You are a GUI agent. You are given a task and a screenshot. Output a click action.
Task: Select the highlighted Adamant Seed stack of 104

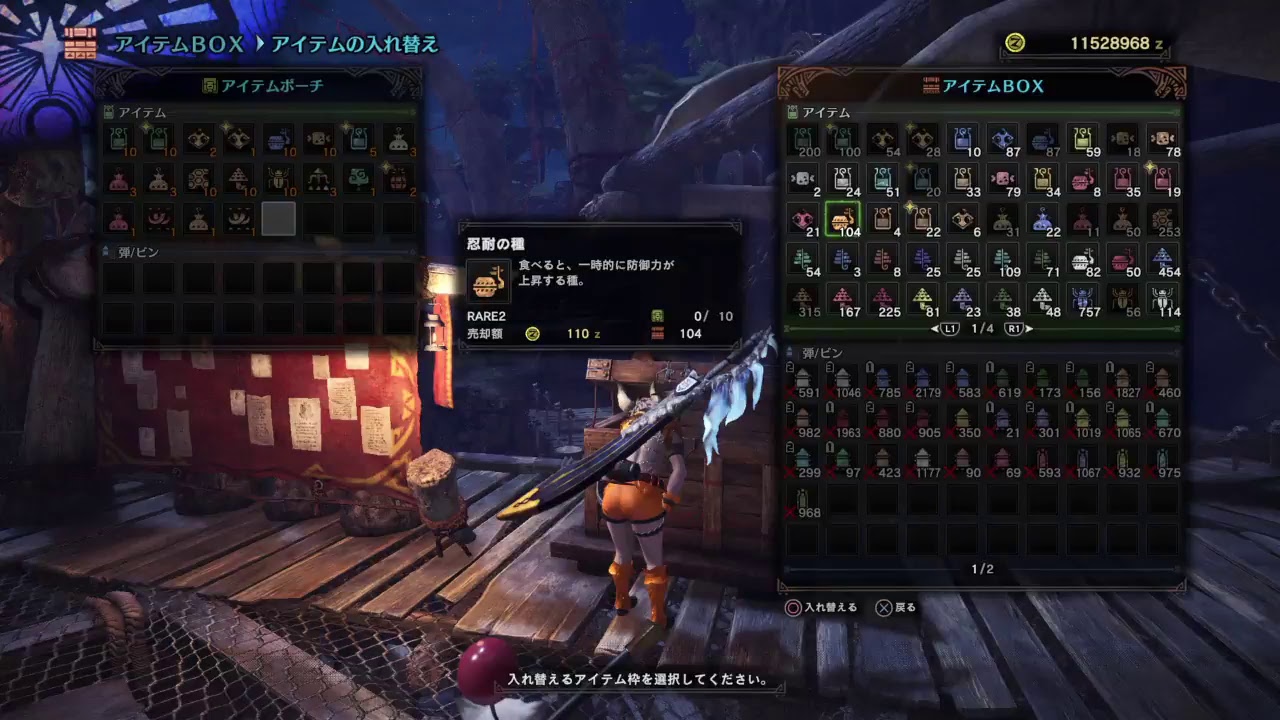tap(844, 218)
